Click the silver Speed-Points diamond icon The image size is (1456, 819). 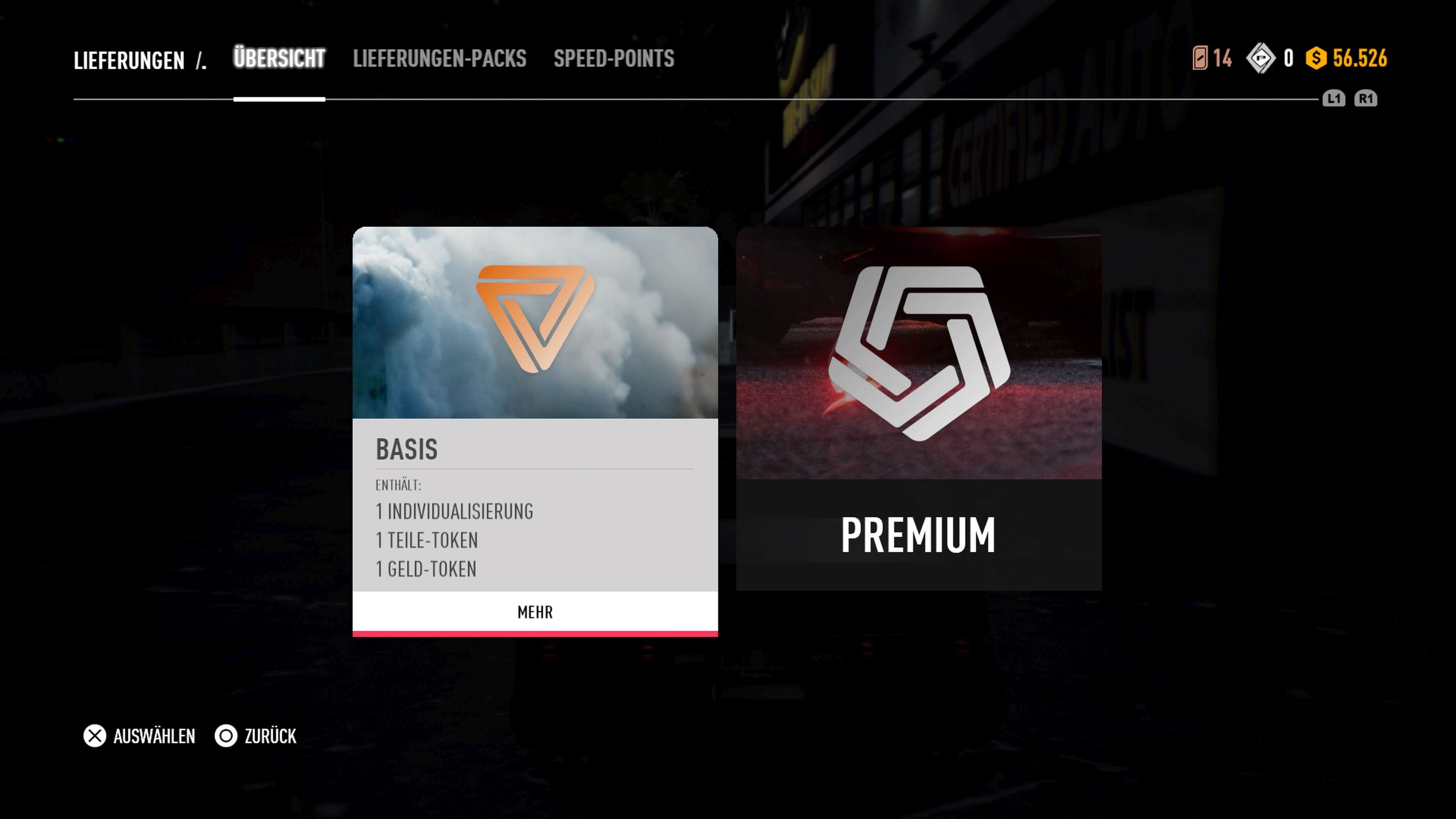coord(1261,57)
